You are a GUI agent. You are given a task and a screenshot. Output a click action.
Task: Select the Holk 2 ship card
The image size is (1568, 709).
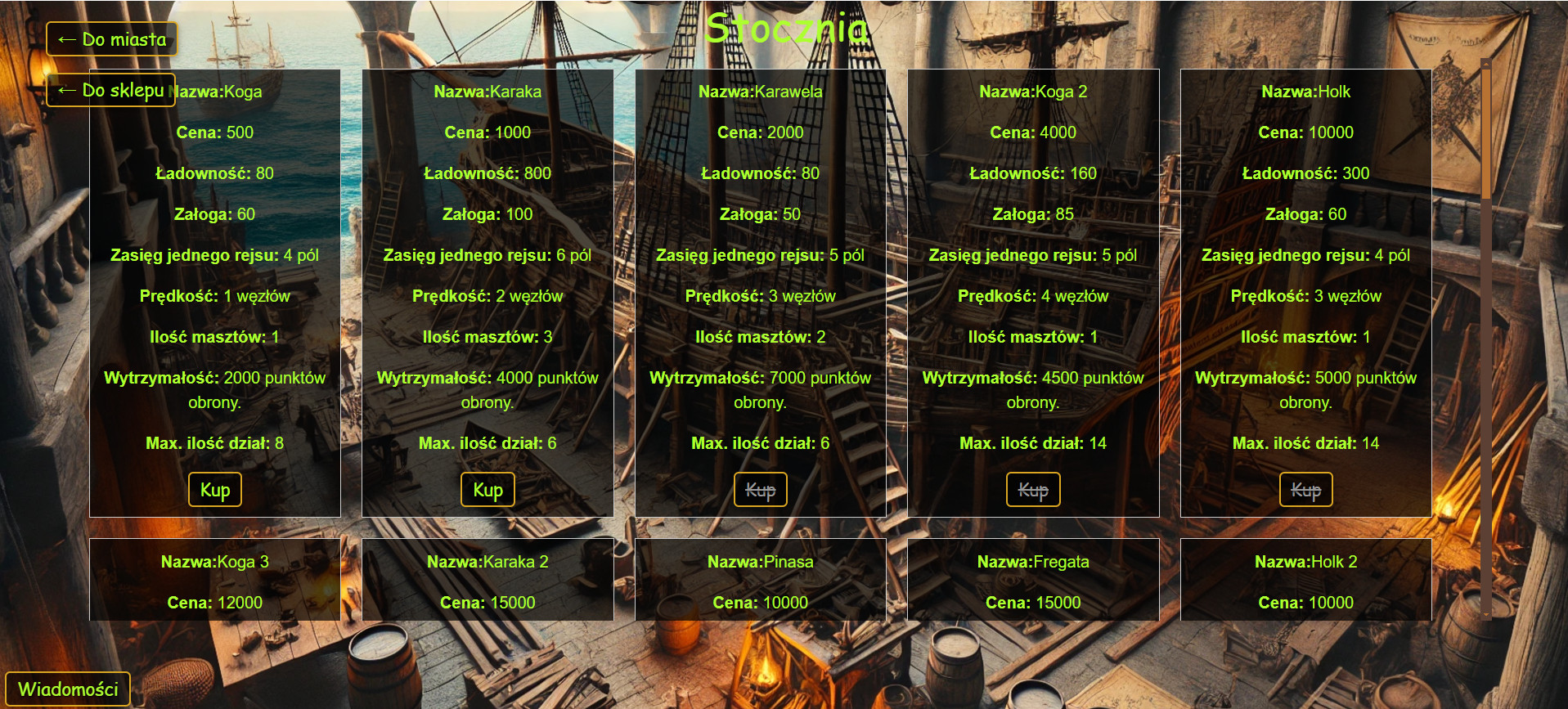pyautogui.click(x=1305, y=579)
